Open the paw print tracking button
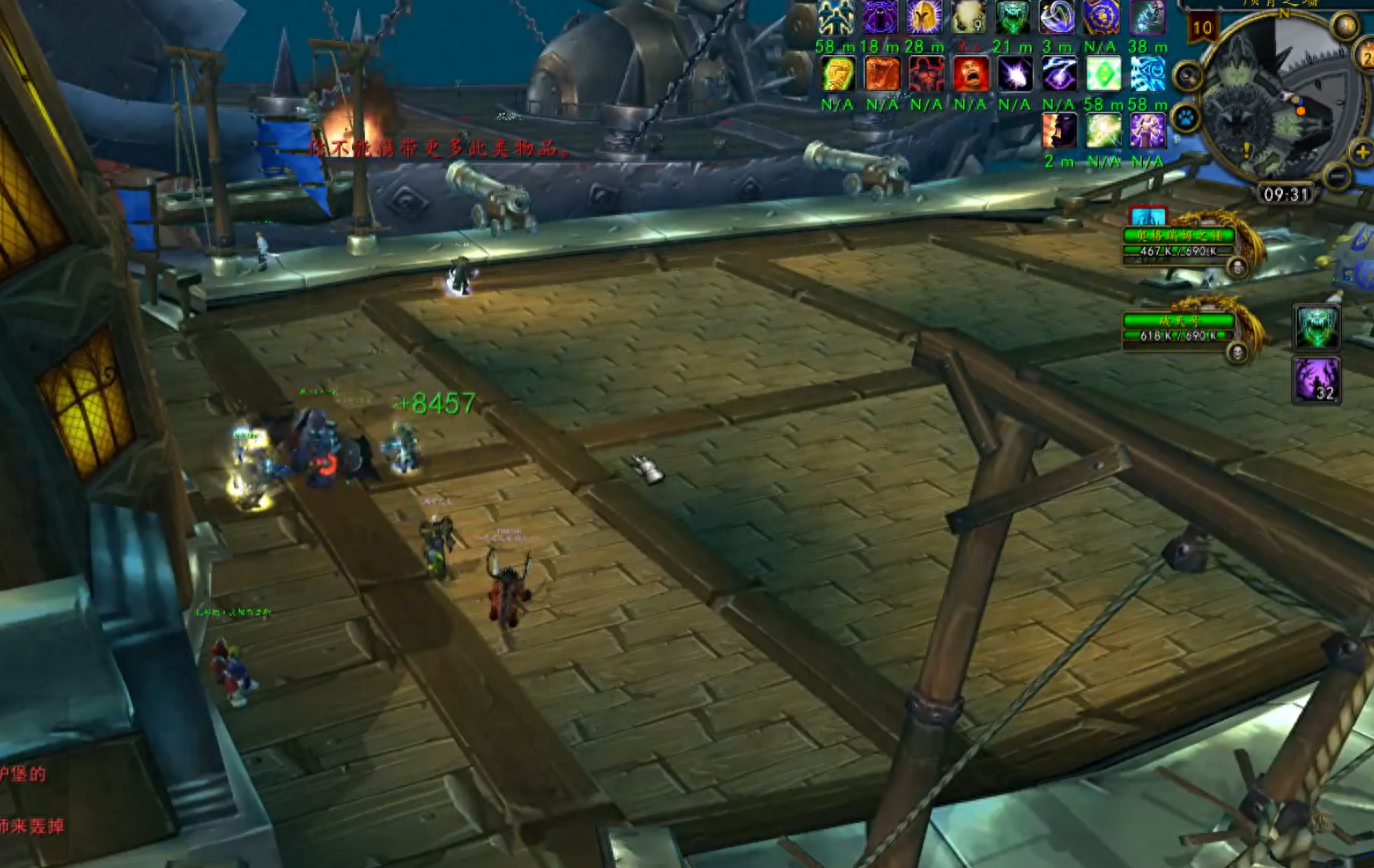The width and height of the screenshot is (1374, 868). (x=1187, y=117)
